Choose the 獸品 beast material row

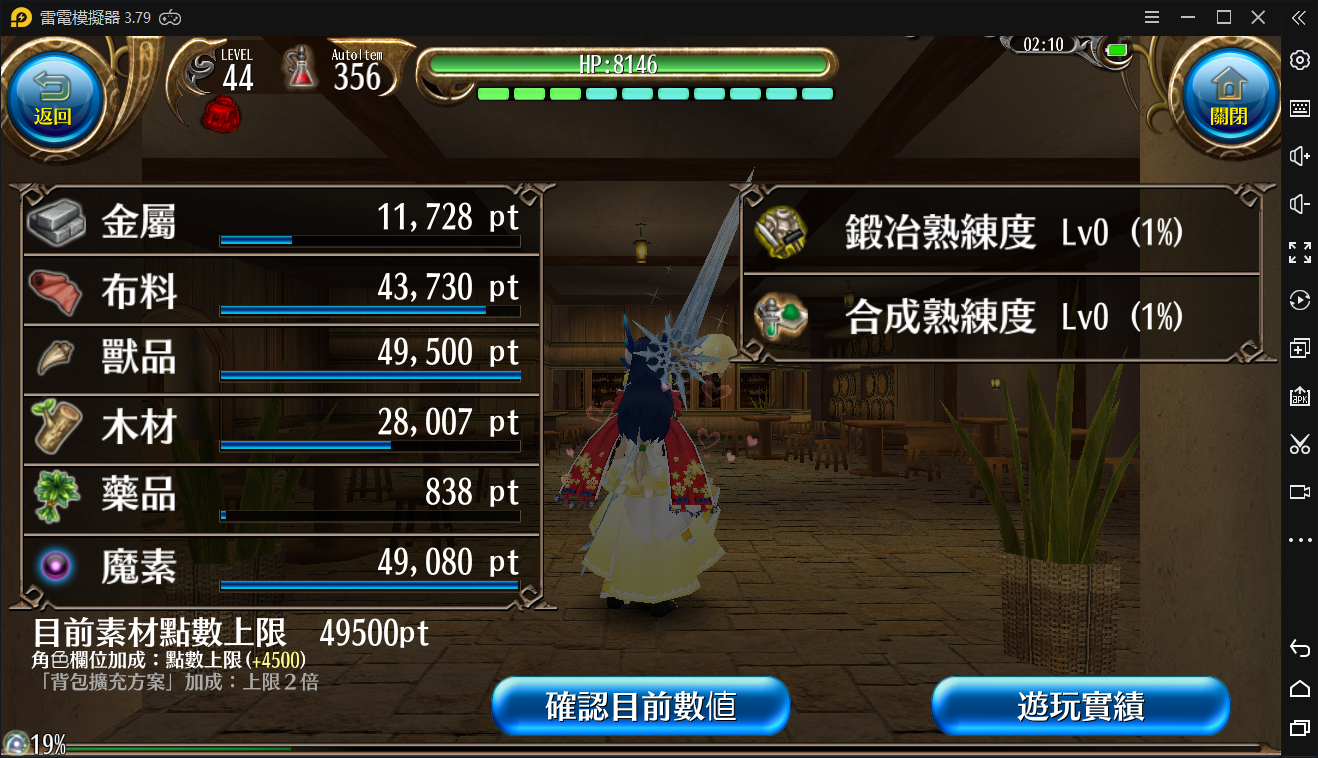[280, 357]
